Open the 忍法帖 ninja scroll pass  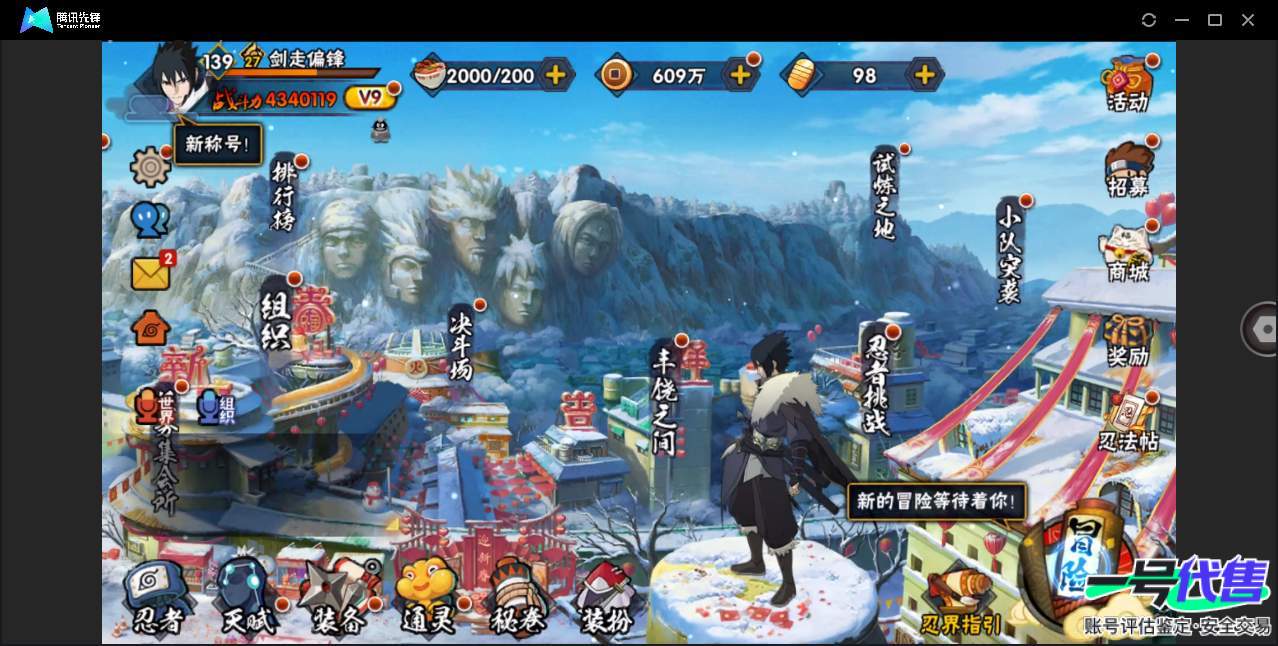click(1128, 424)
